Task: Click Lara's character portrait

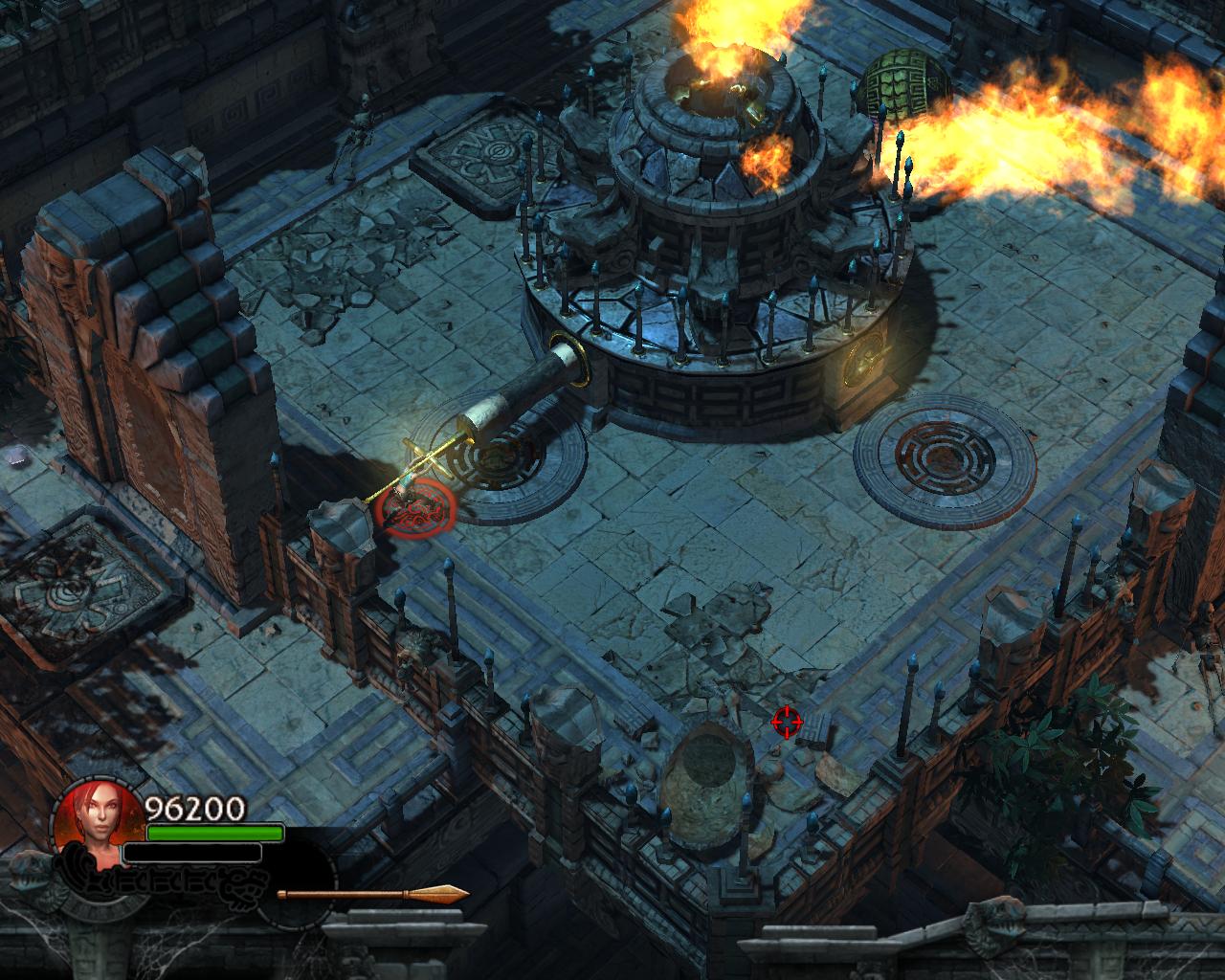Action: [x=93, y=819]
